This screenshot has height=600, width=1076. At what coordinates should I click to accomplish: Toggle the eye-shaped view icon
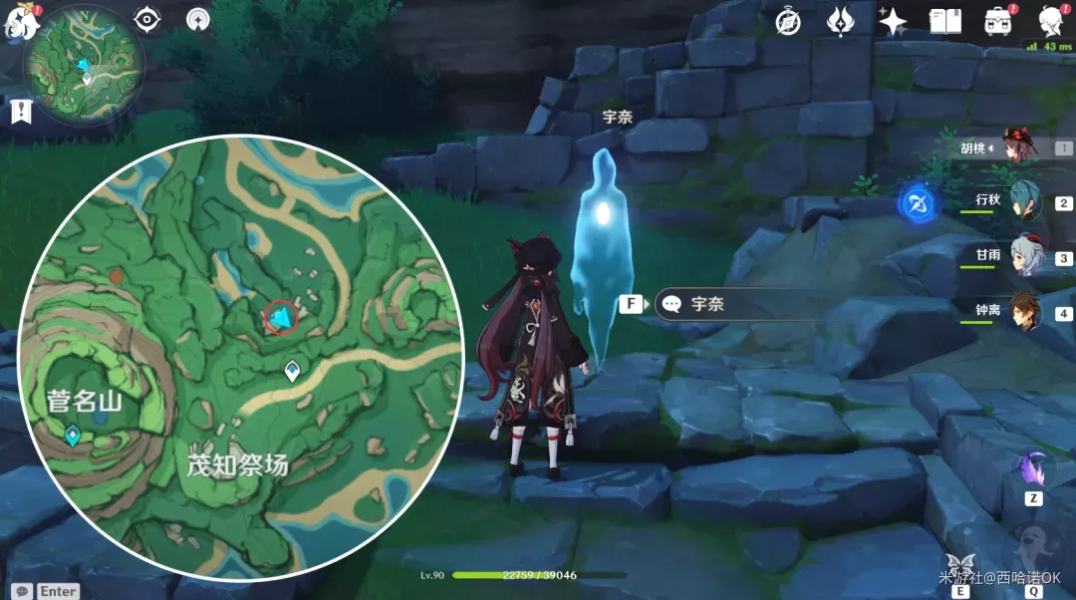pyautogui.click(x=147, y=19)
